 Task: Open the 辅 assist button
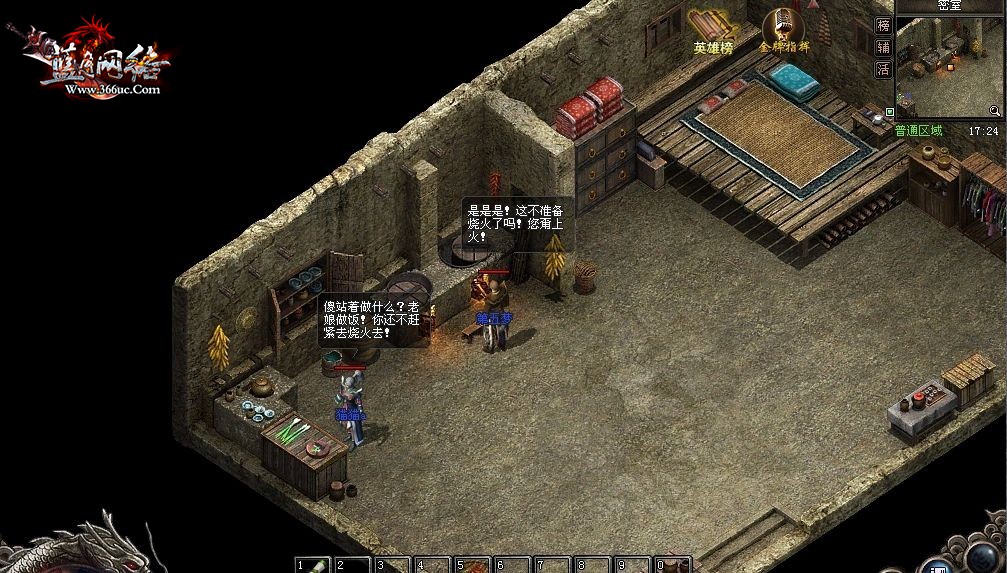(883, 47)
